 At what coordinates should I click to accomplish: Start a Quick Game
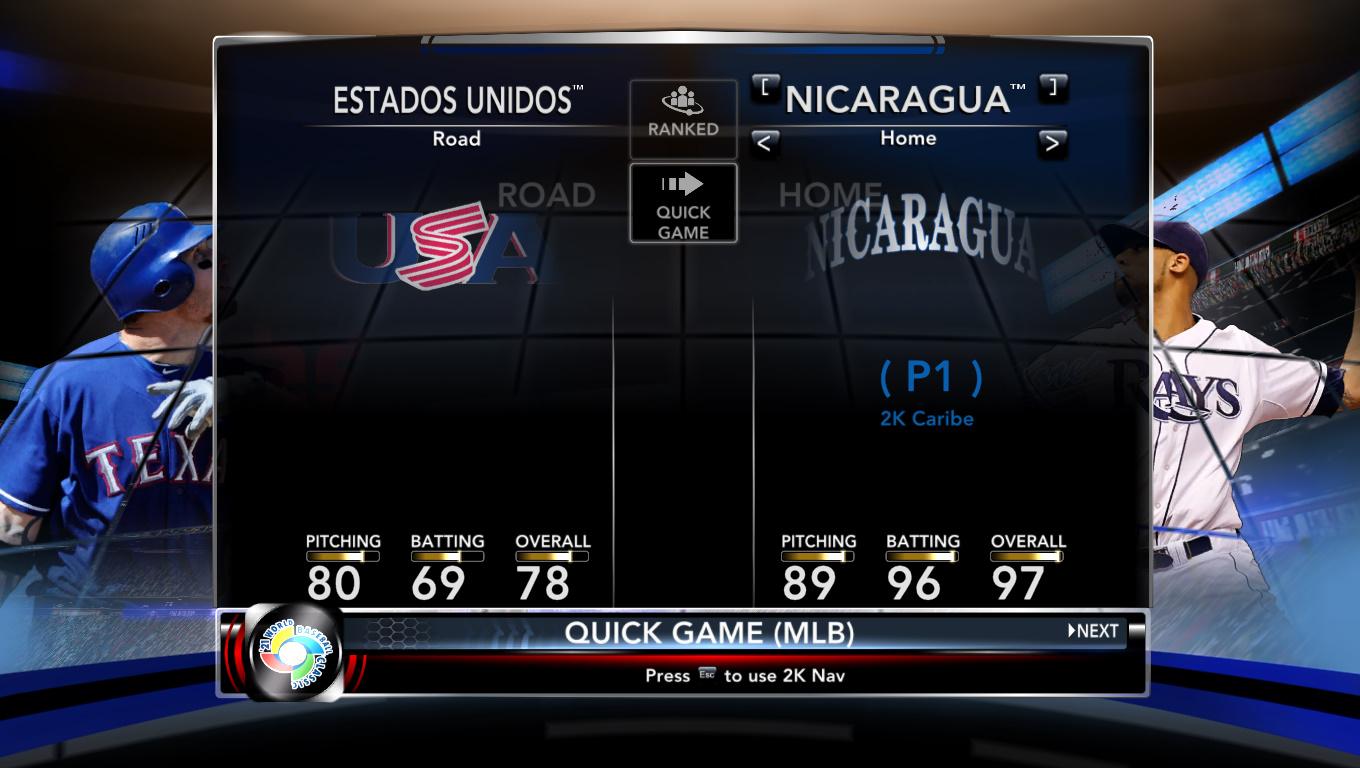(683, 203)
